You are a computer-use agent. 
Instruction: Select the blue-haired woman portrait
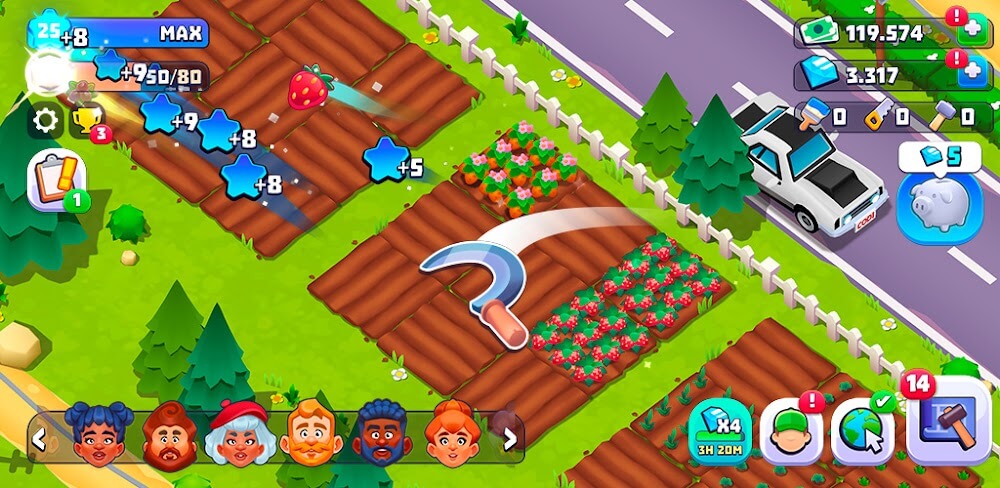coord(99,435)
